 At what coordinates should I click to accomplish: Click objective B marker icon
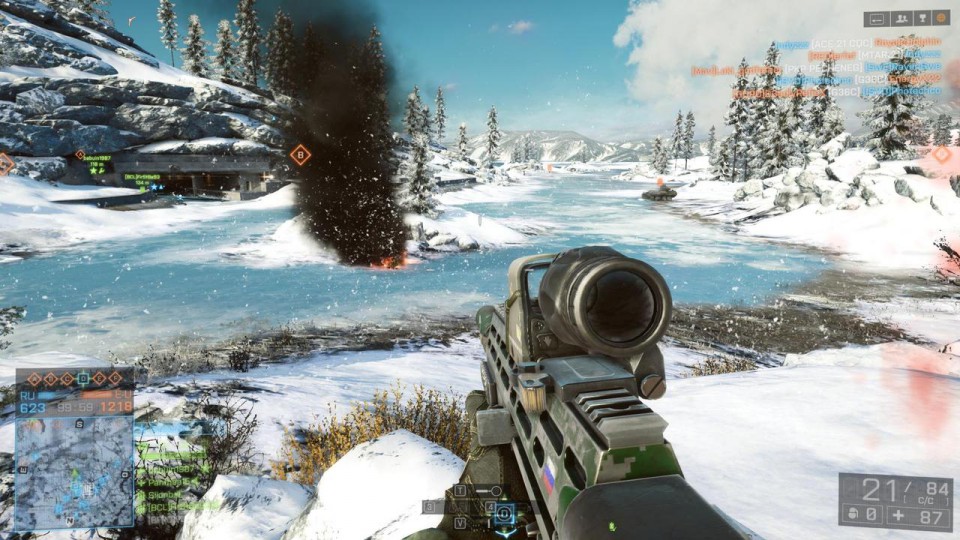click(300, 155)
